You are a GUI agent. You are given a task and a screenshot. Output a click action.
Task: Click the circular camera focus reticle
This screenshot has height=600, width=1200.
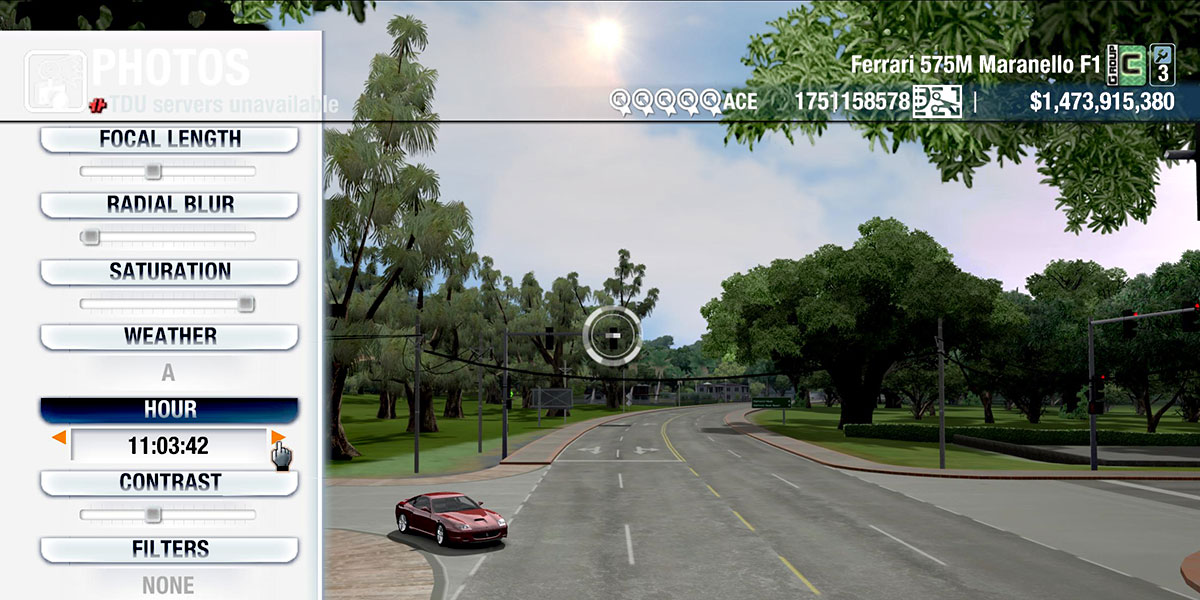pos(610,334)
